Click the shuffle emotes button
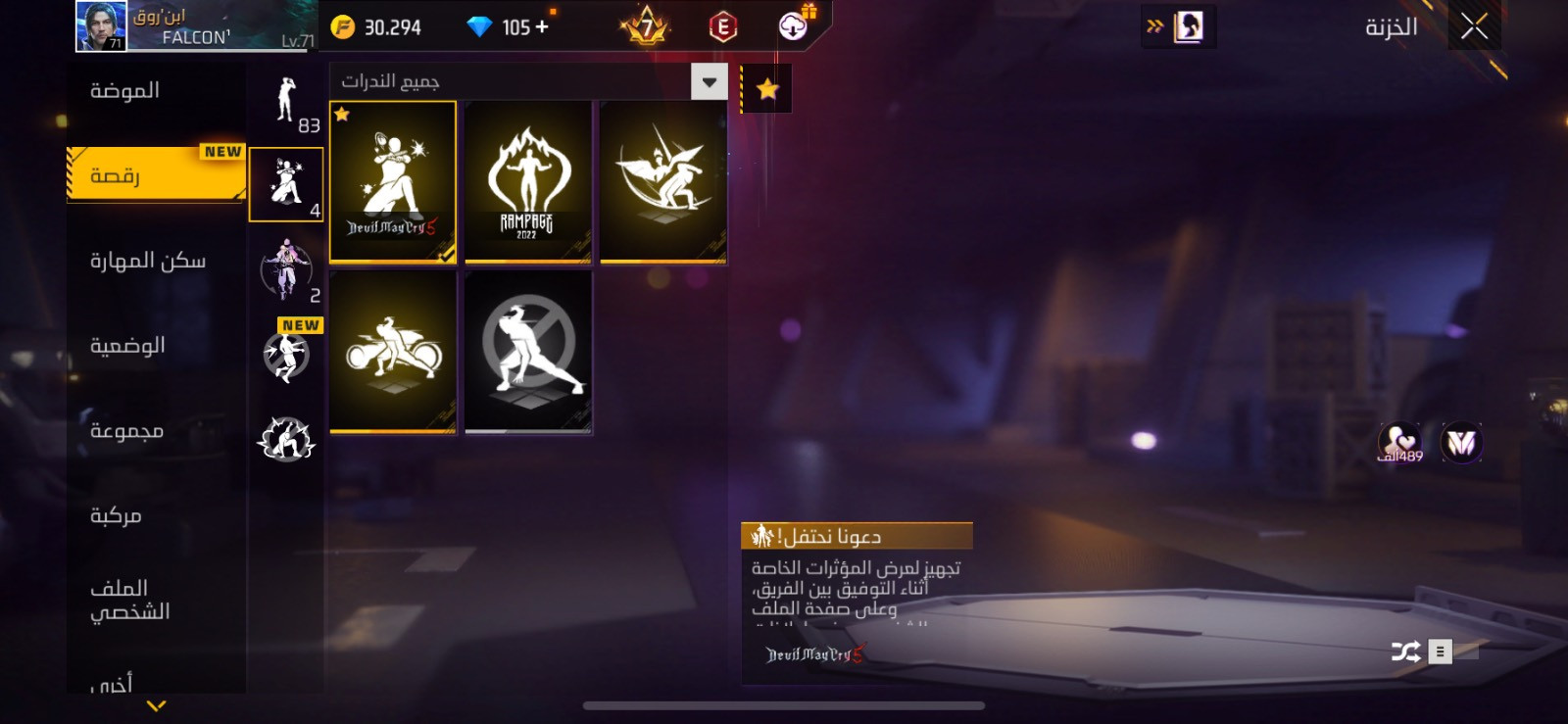This screenshot has height=724, width=1568. coord(1405,652)
